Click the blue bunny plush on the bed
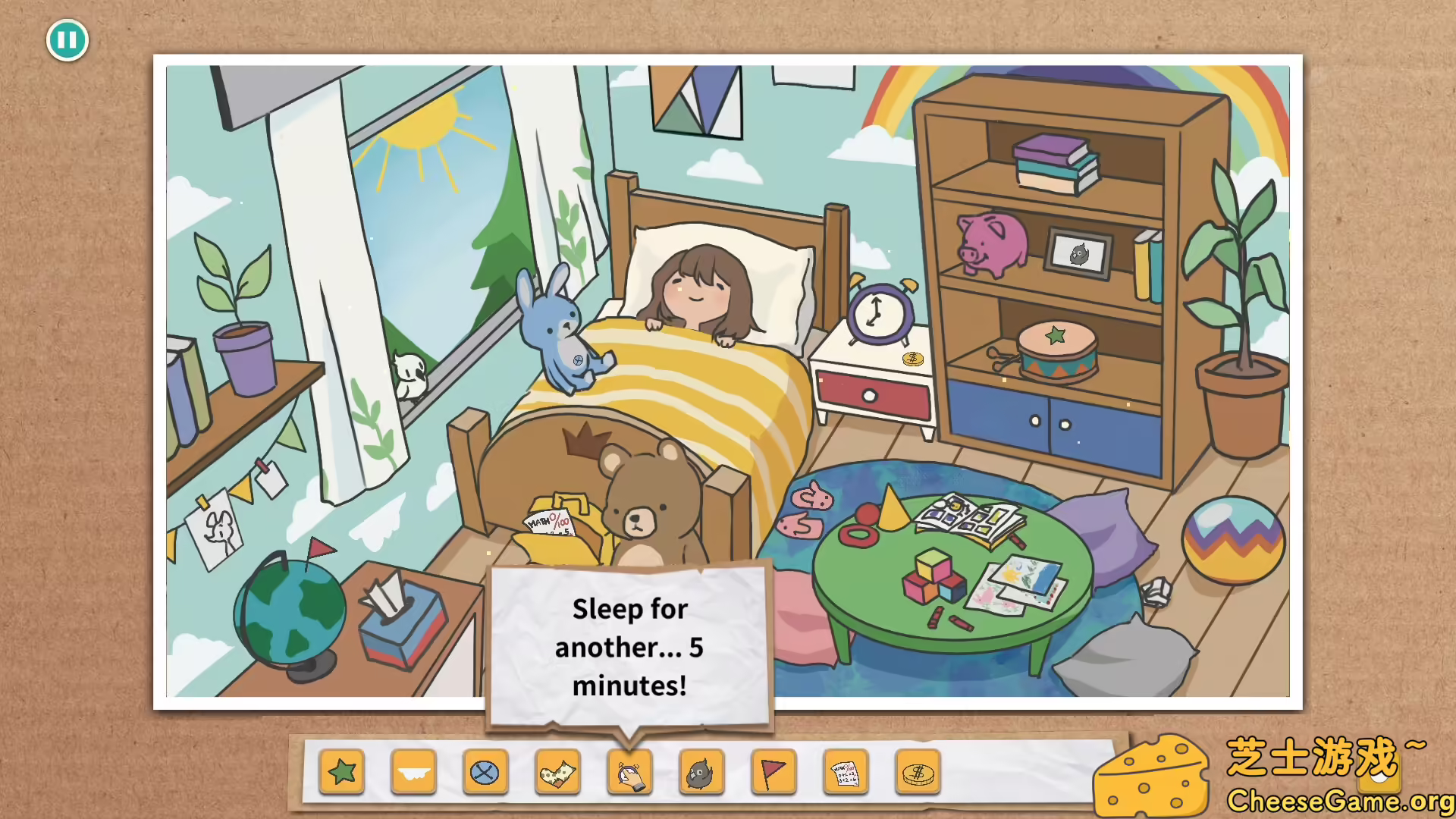This screenshot has height=819, width=1456. [x=554, y=326]
